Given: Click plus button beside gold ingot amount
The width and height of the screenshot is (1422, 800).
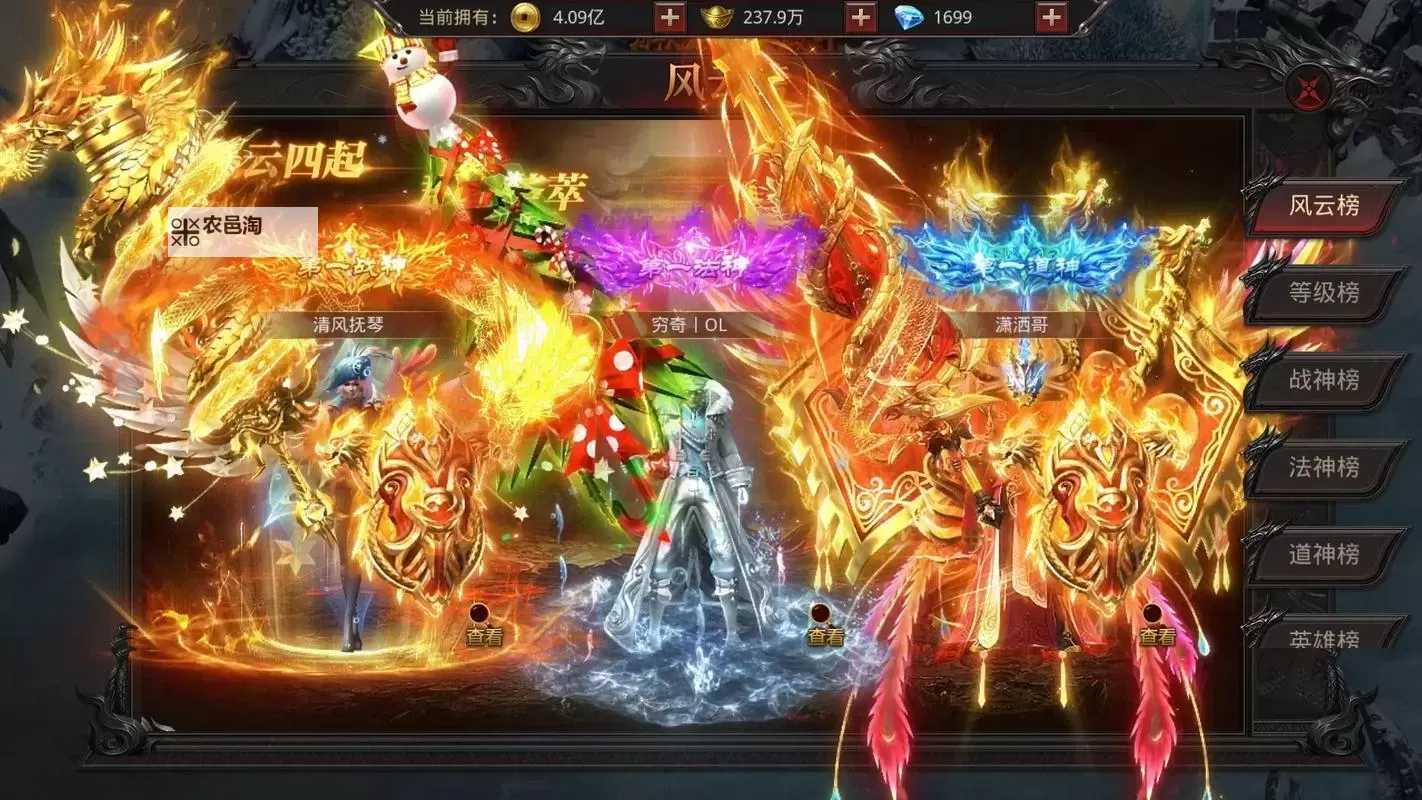Looking at the screenshot, I should 860,17.
